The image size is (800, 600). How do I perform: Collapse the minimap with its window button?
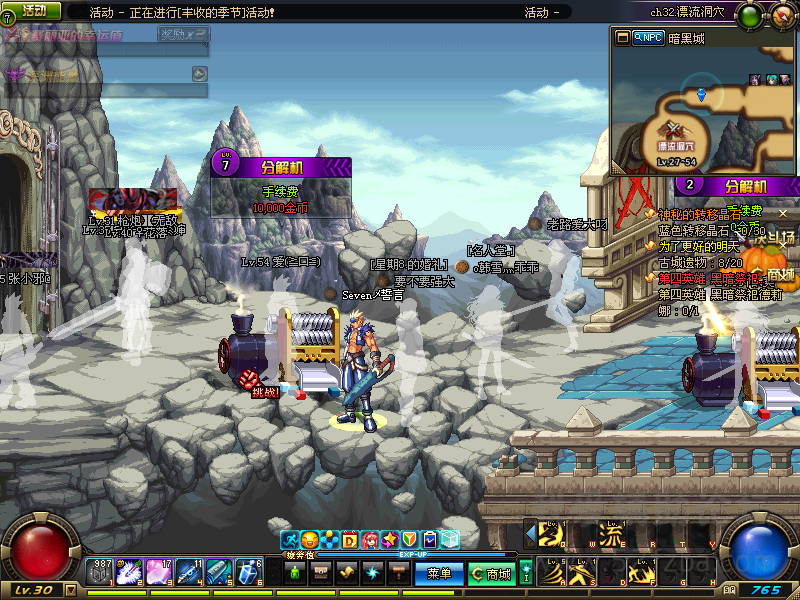623,37
